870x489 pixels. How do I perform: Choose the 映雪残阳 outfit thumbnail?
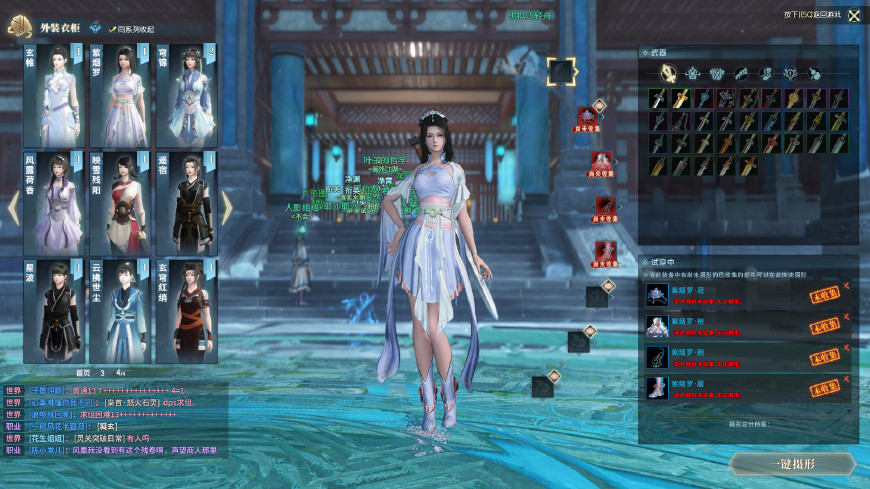pos(119,202)
